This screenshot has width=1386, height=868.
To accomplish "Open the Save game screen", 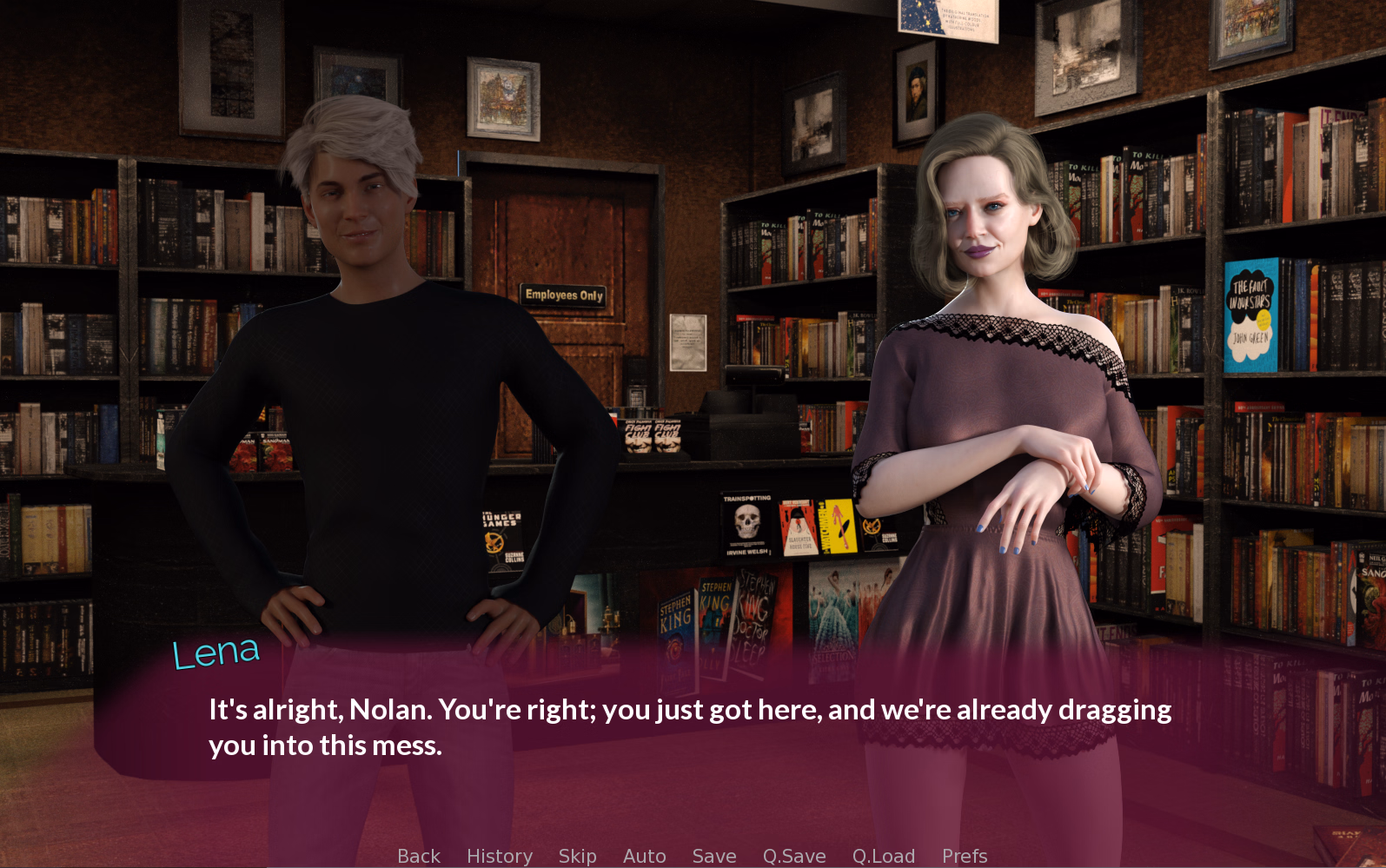I will (x=714, y=856).
